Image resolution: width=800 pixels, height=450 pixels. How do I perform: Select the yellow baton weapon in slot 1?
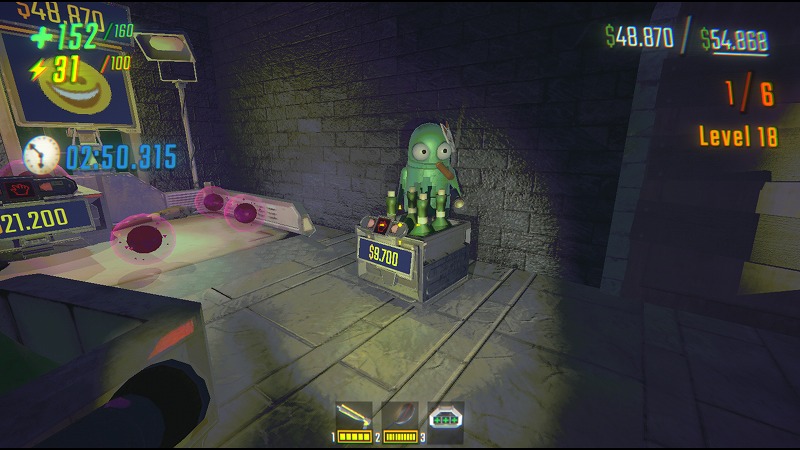[353, 416]
